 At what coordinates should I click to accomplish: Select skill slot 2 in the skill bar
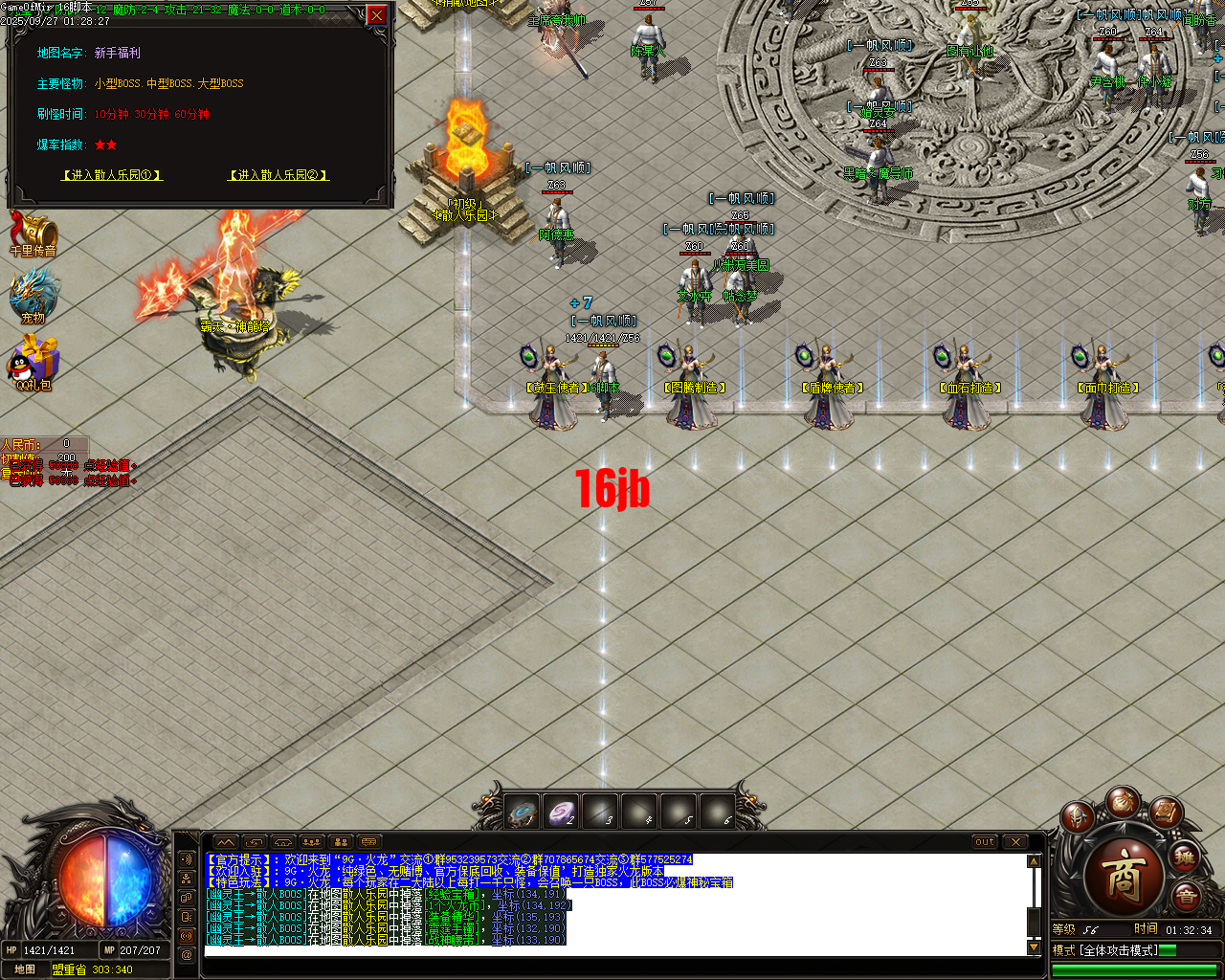point(561,812)
